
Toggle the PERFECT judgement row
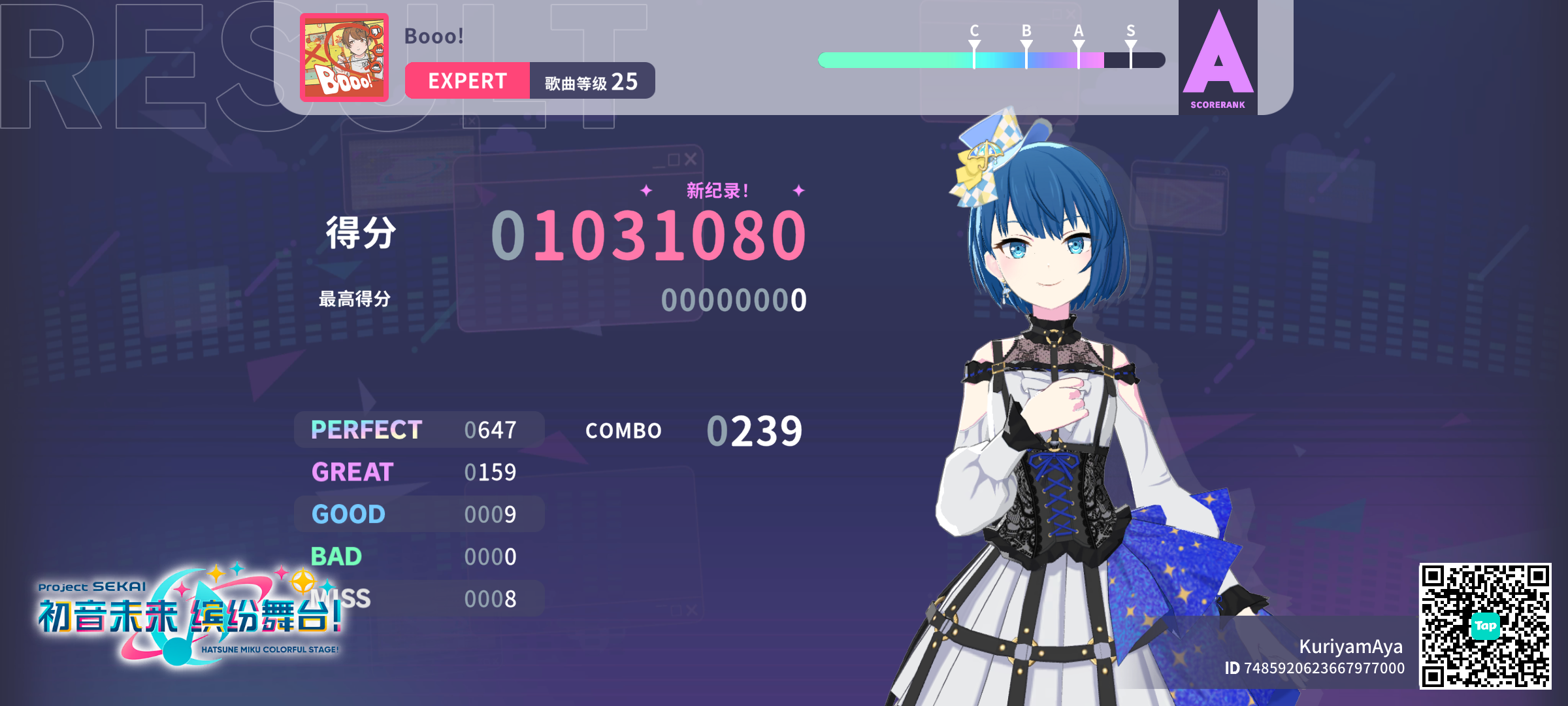(418, 429)
